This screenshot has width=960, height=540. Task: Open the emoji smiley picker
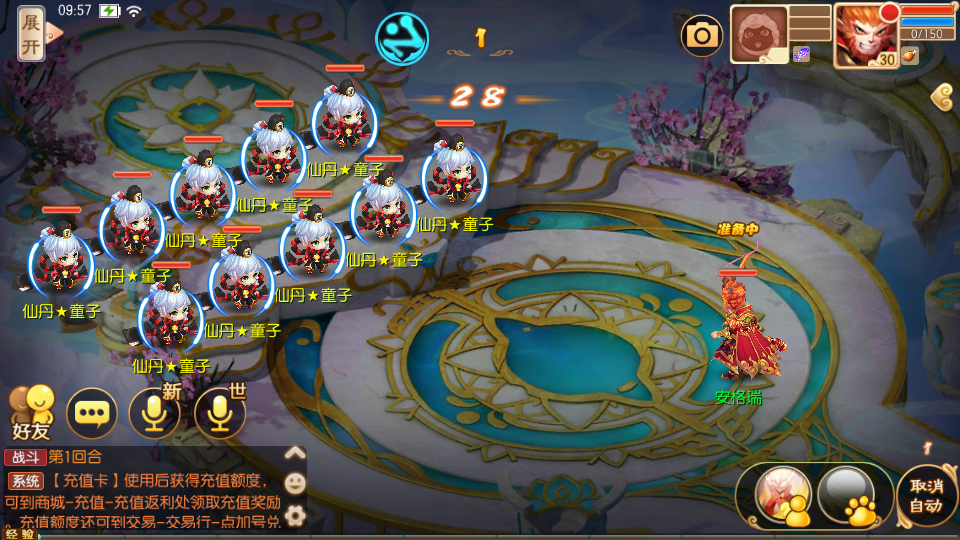click(x=295, y=483)
